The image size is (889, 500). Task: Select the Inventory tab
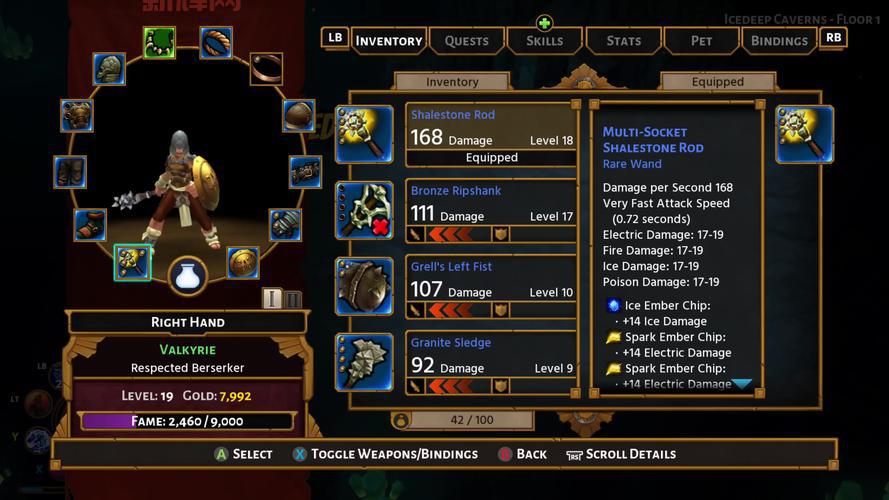click(388, 41)
